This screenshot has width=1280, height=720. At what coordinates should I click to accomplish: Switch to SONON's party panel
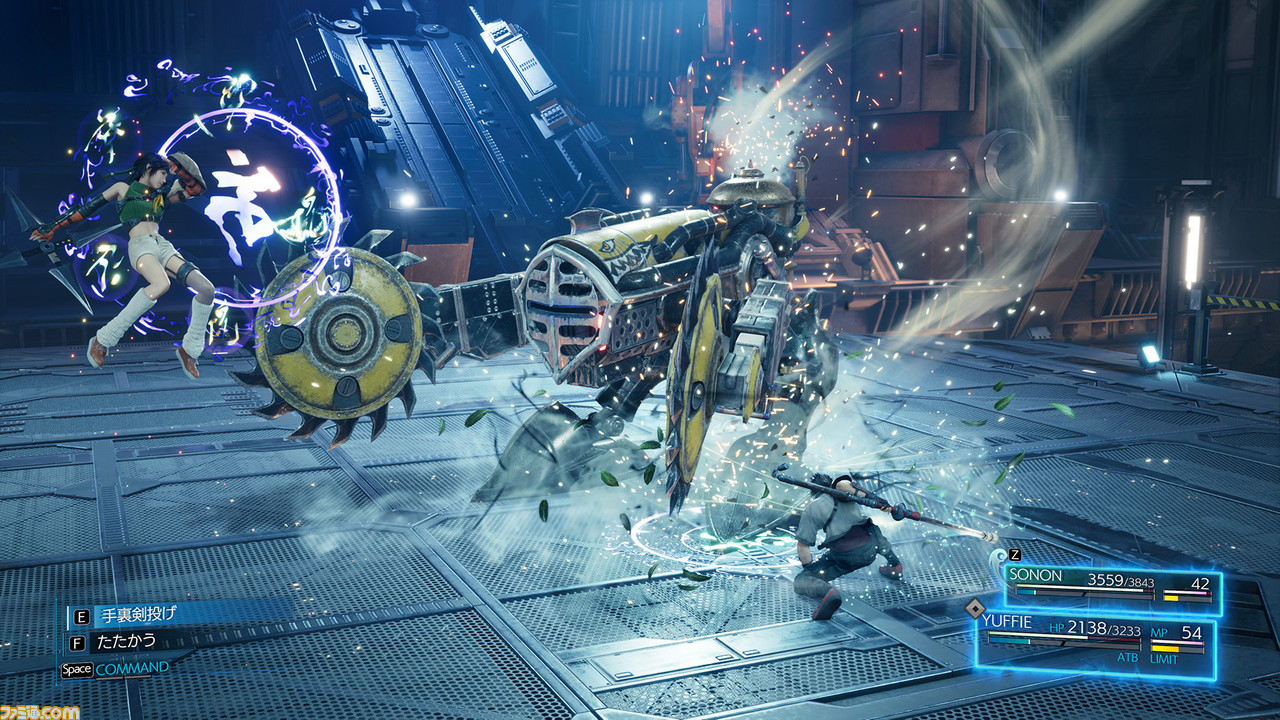pyautogui.click(x=1110, y=585)
